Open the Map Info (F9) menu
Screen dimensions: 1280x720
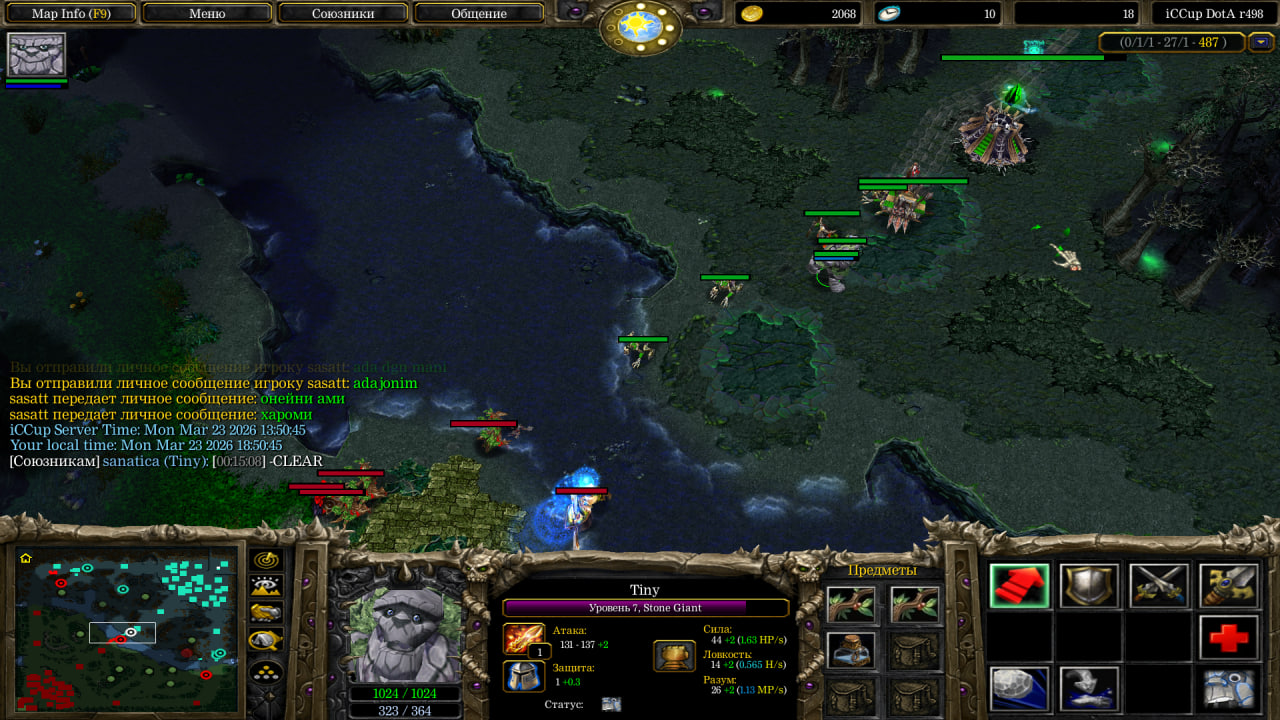pyautogui.click(x=70, y=13)
